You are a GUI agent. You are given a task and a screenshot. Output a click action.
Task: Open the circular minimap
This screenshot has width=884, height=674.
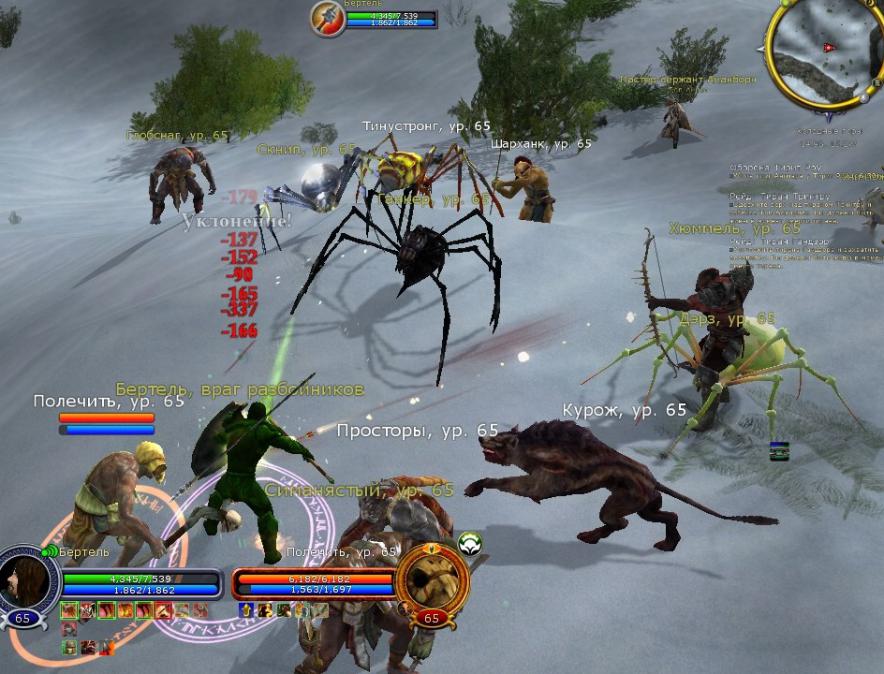pos(820,50)
